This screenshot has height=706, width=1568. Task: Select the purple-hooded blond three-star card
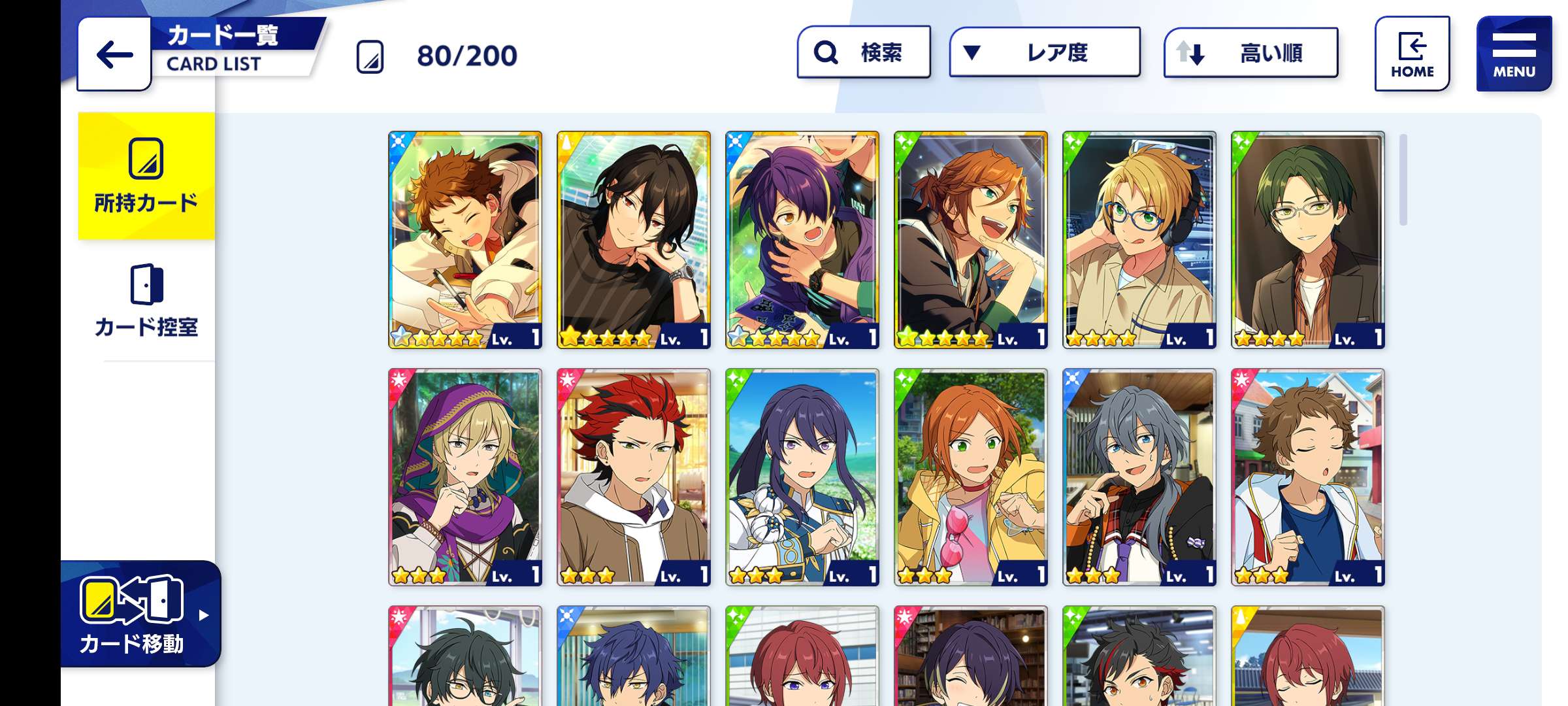click(x=465, y=477)
